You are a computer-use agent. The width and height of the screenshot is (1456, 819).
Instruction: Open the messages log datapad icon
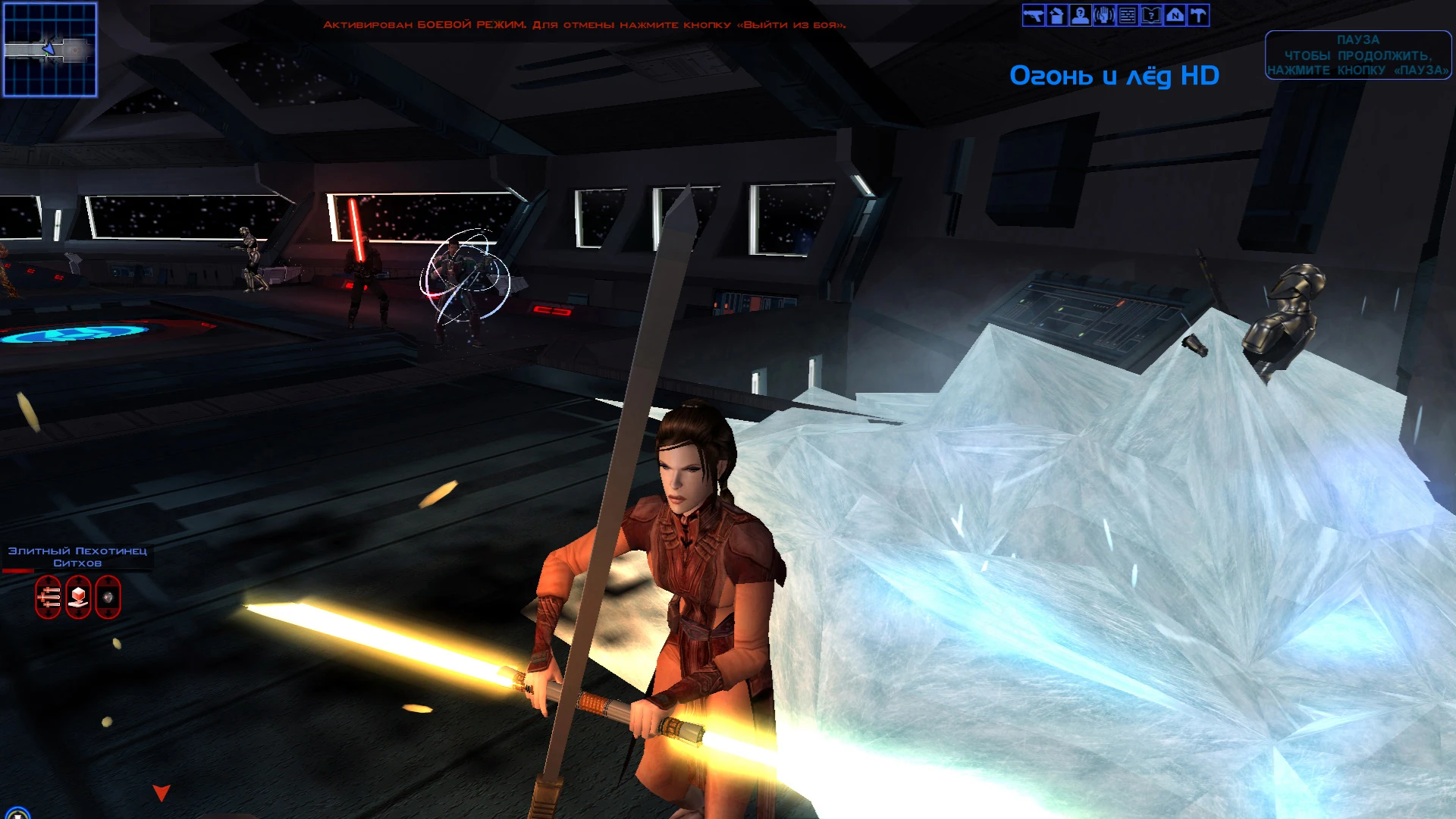click(1127, 15)
